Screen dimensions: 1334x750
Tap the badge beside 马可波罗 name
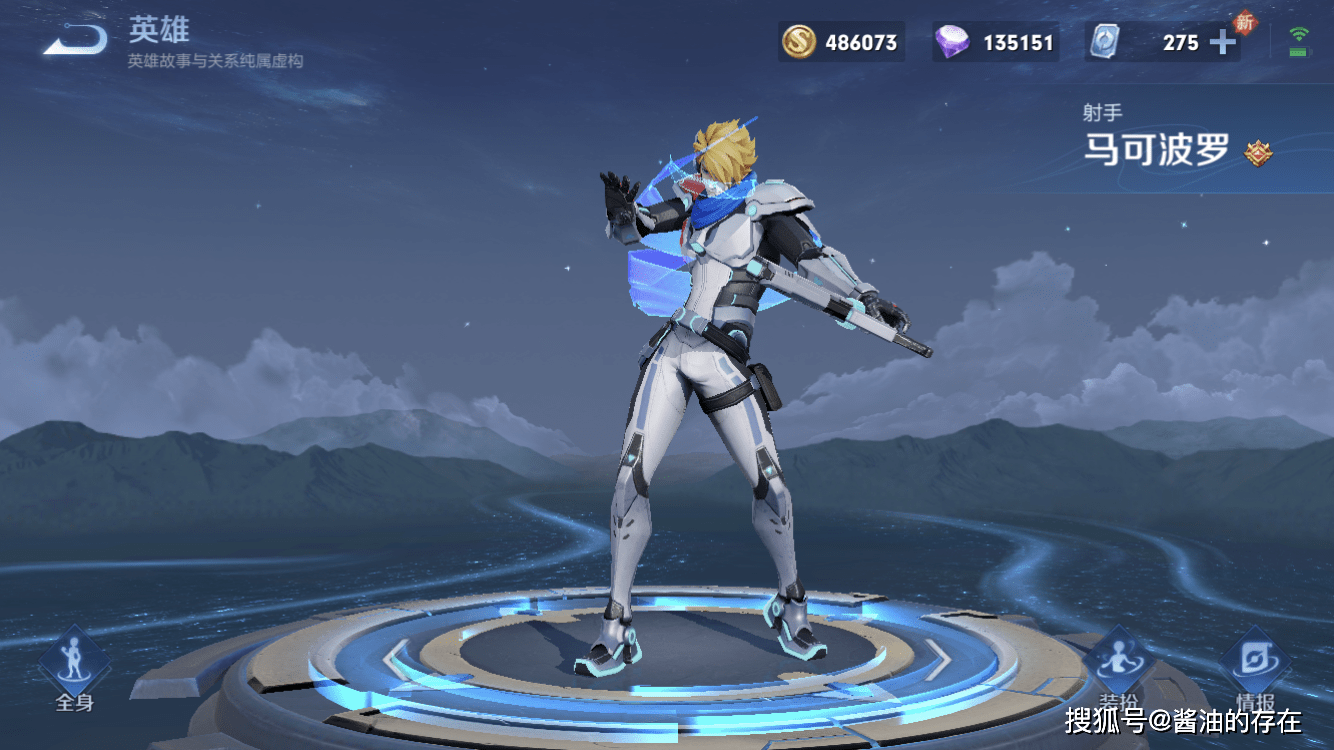point(1257,153)
